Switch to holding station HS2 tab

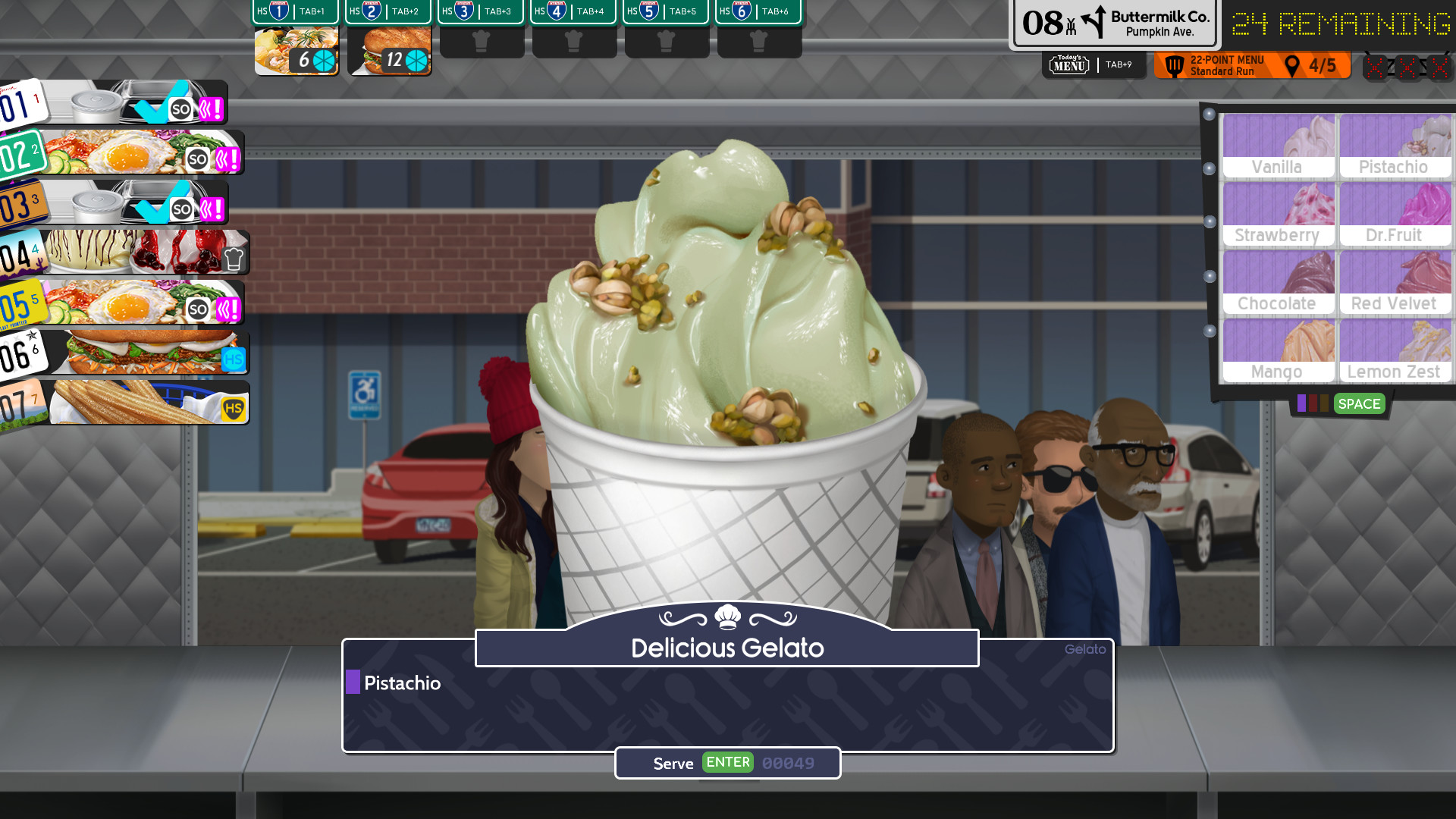click(x=388, y=11)
